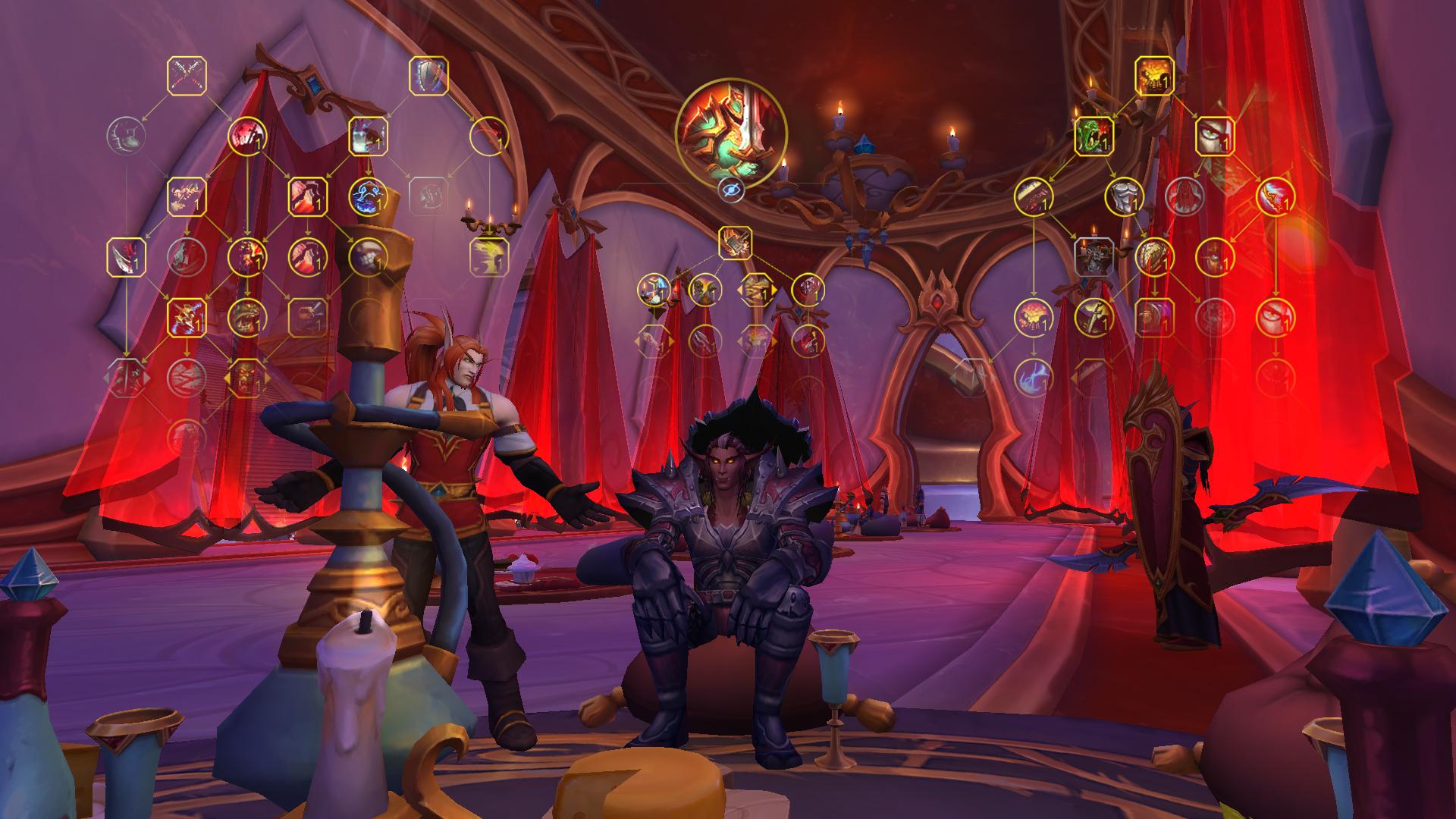Choose the fiery stampede talent at tree top
The image size is (1456, 819).
click(x=1154, y=76)
